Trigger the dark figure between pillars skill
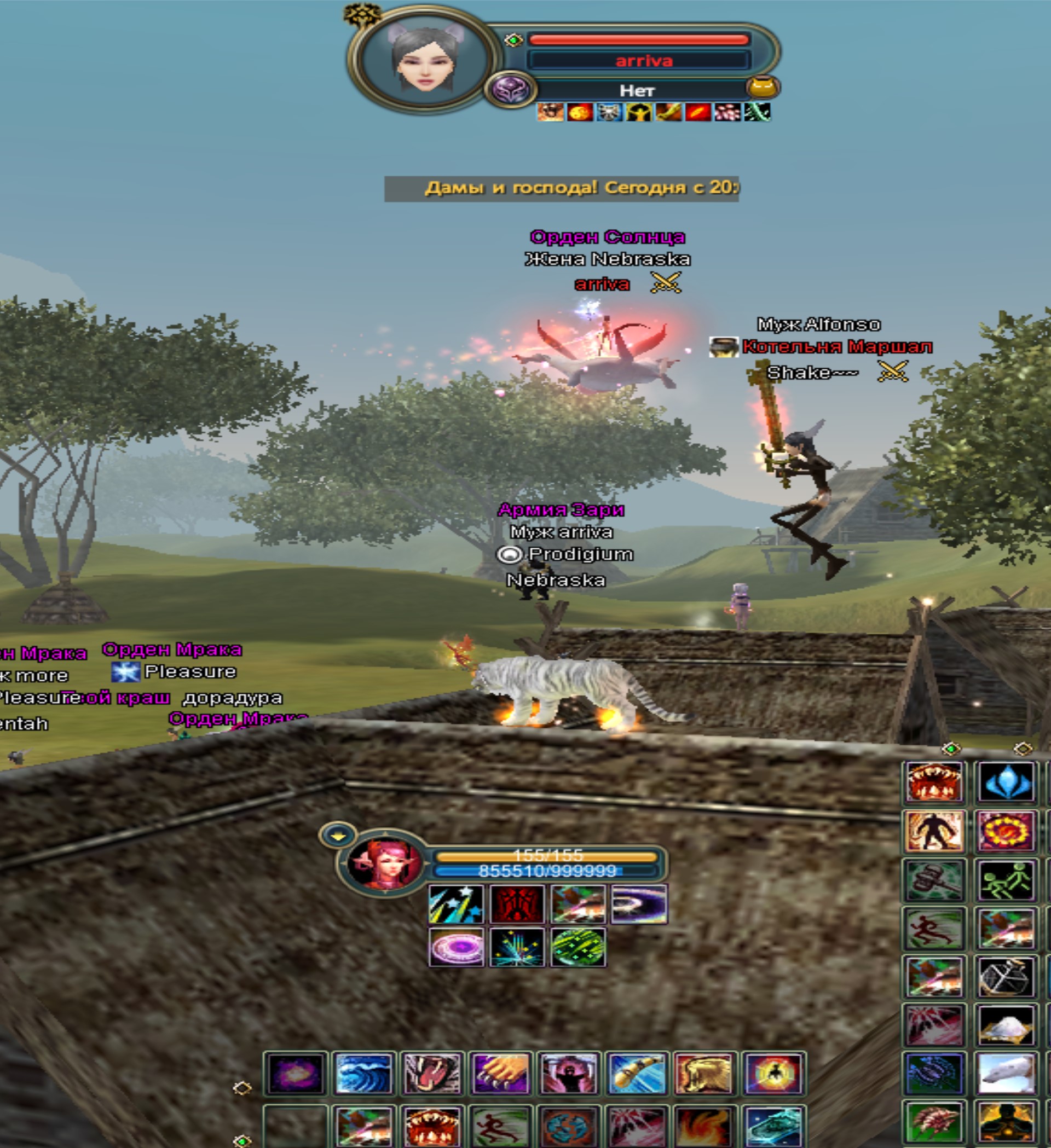The width and height of the screenshot is (1051, 1148). click(568, 1074)
